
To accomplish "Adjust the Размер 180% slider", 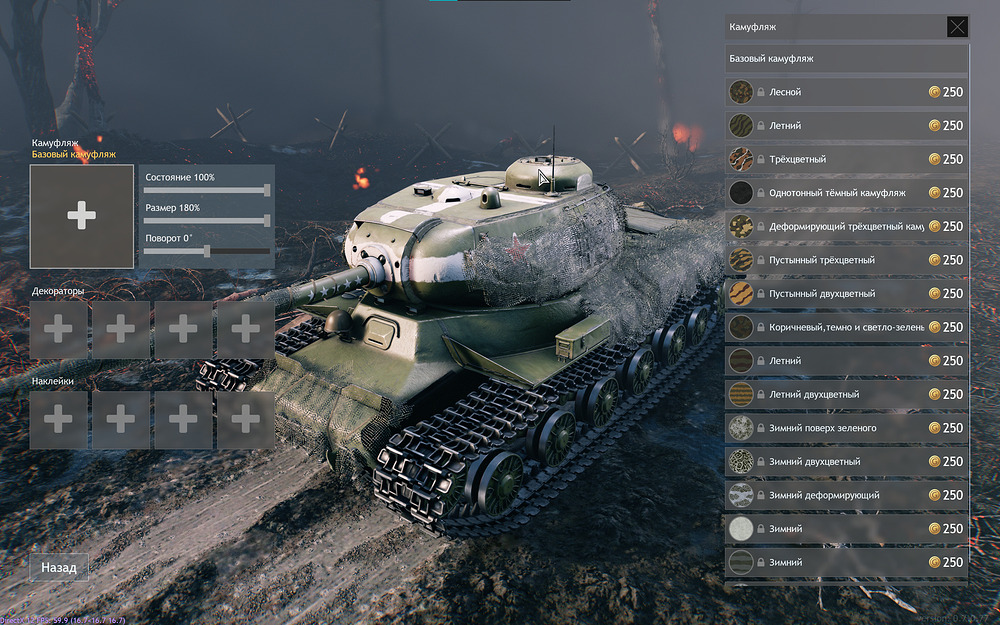I will (x=207, y=220).
